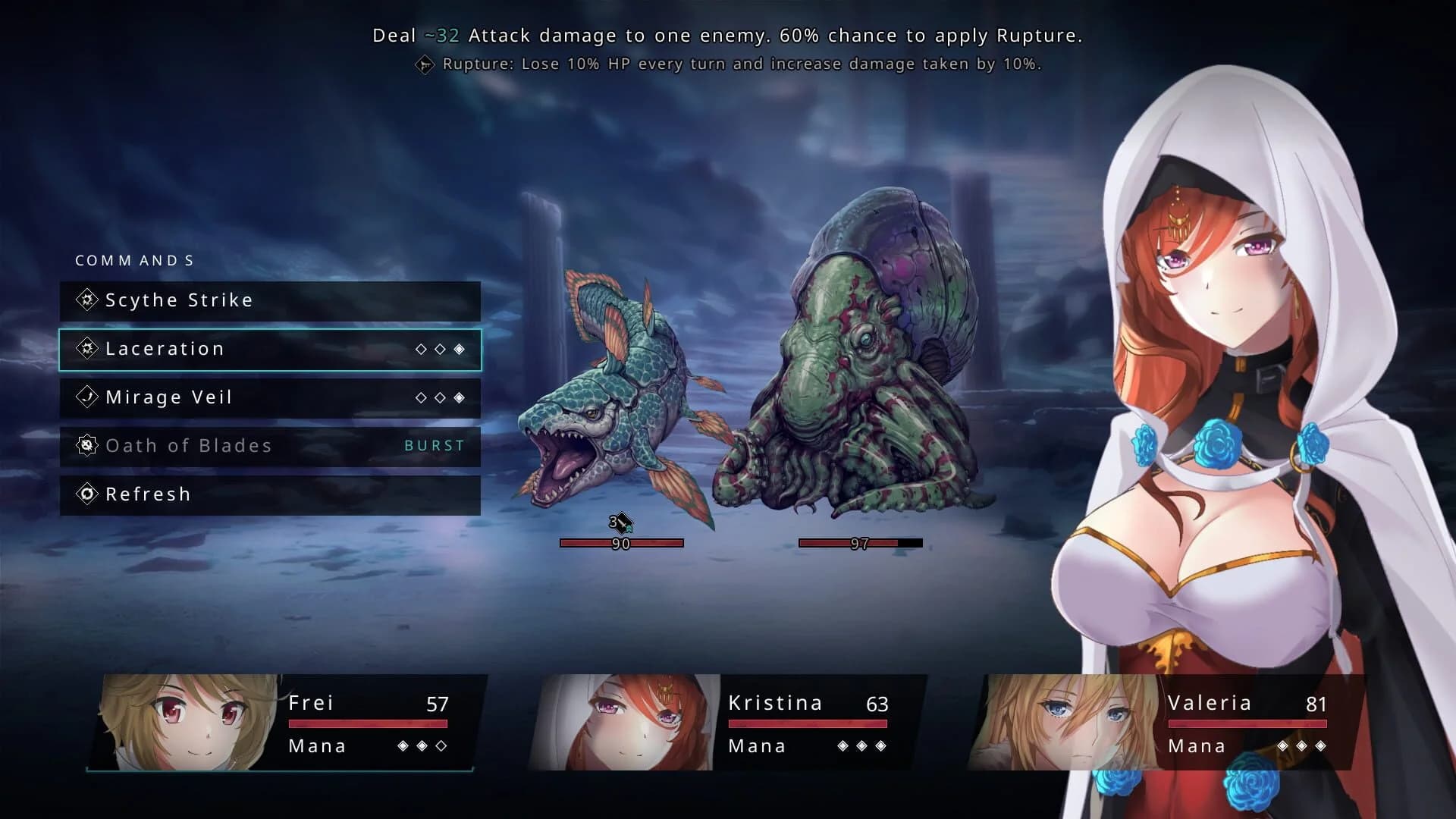The width and height of the screenshot is (1456, 819).
Task: Choose Refresh from the Commands list
Action: 148,494
